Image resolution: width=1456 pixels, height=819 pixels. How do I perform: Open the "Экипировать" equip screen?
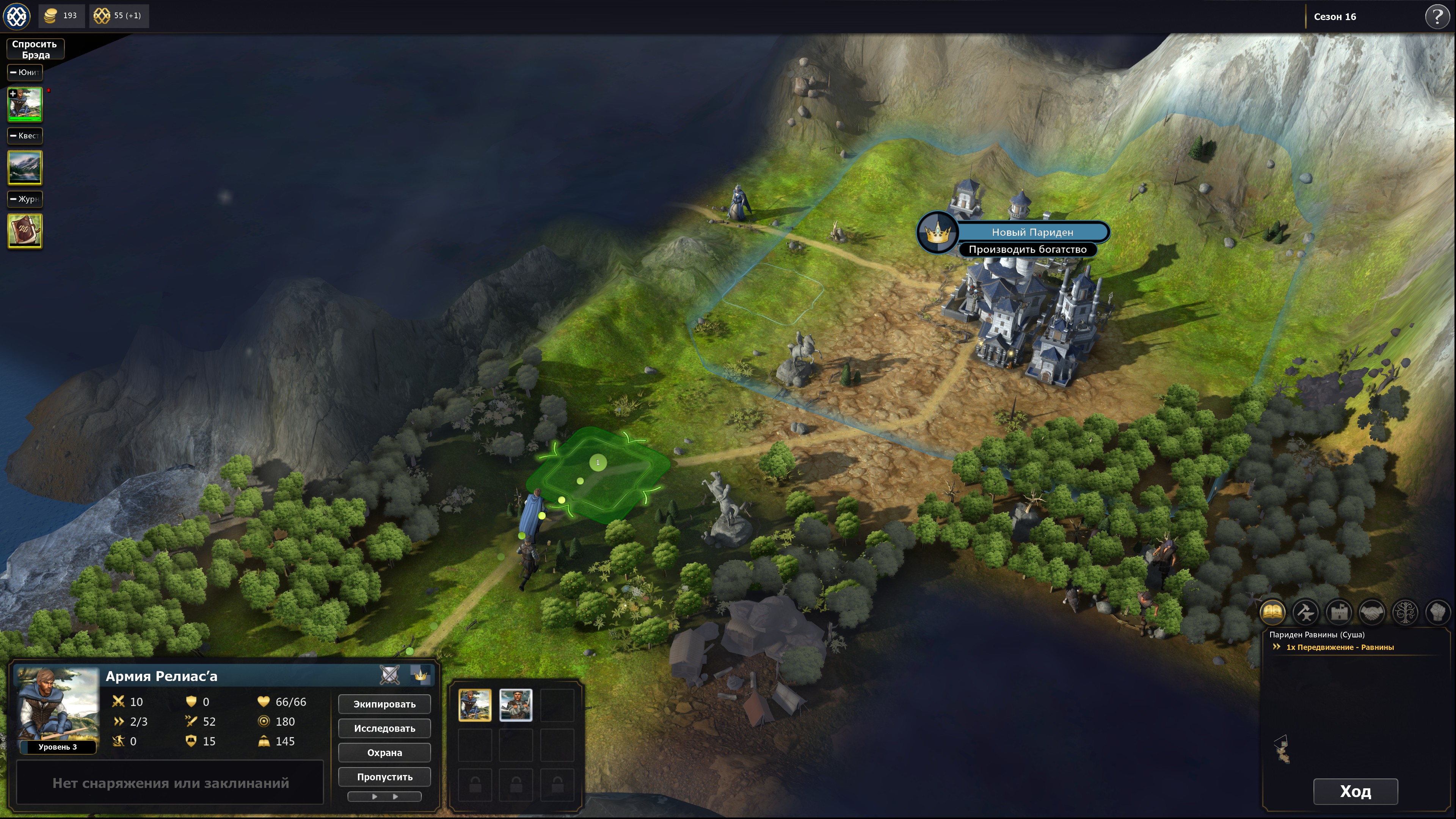coord(384,704)
